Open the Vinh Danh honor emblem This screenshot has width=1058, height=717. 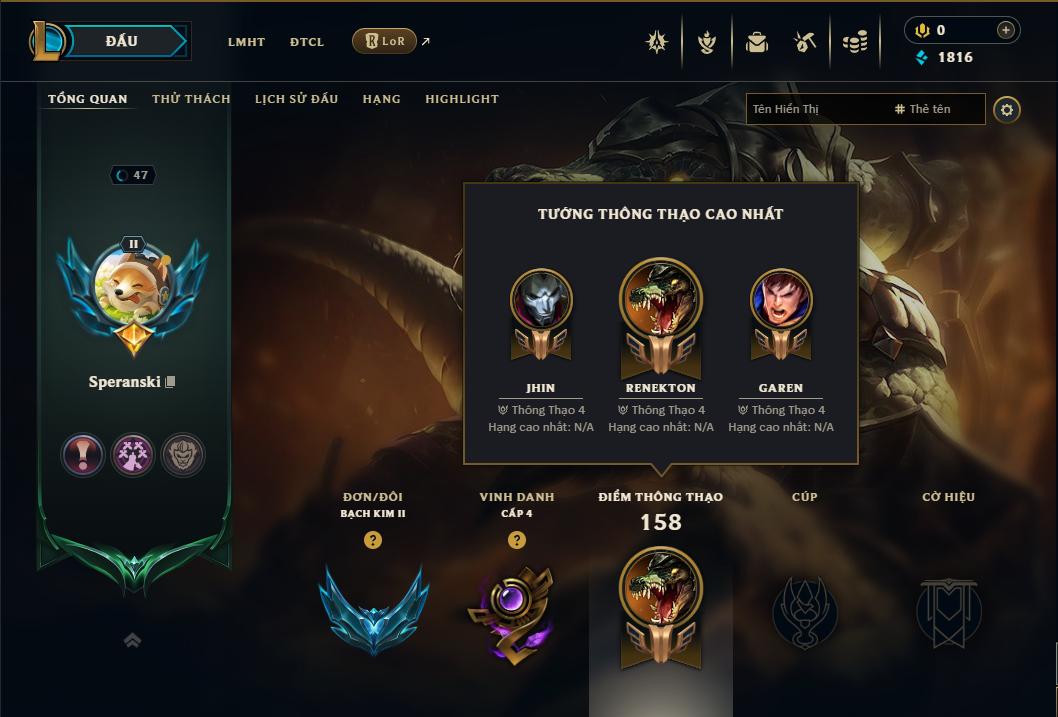click(x=516, y=610)
